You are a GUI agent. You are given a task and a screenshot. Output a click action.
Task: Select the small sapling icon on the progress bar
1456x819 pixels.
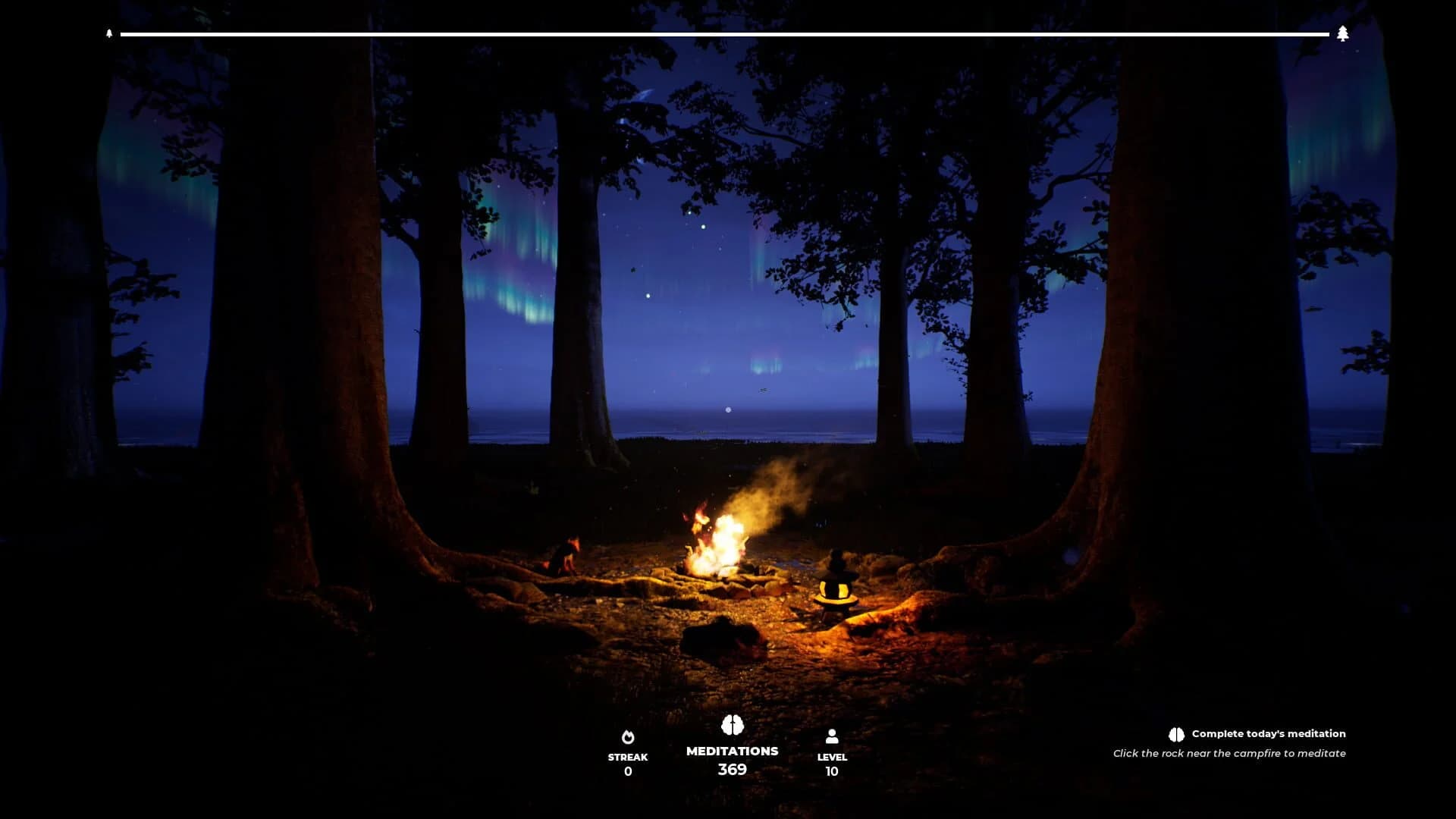pos(108,33)
